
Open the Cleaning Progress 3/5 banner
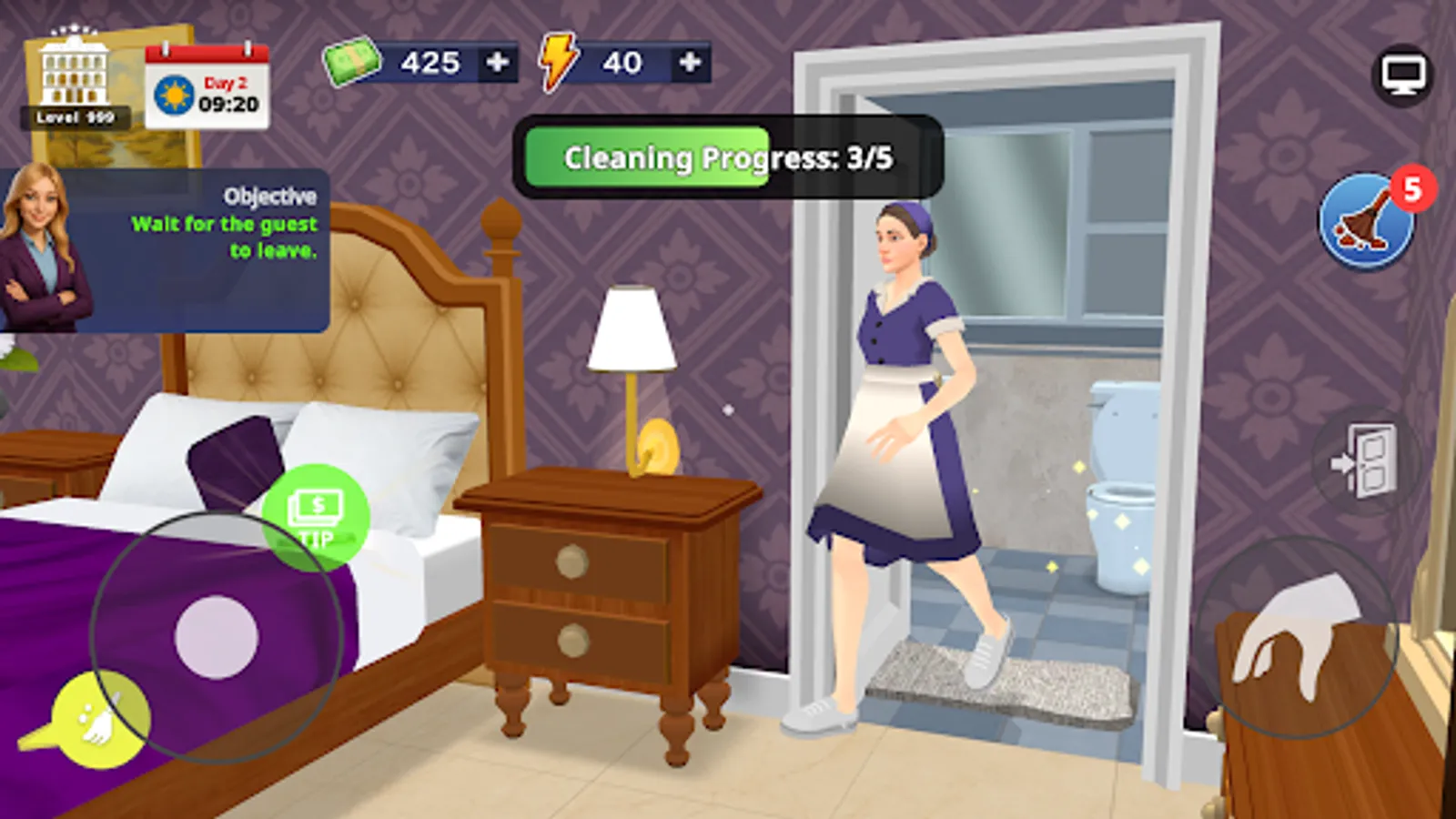(728, 157)
